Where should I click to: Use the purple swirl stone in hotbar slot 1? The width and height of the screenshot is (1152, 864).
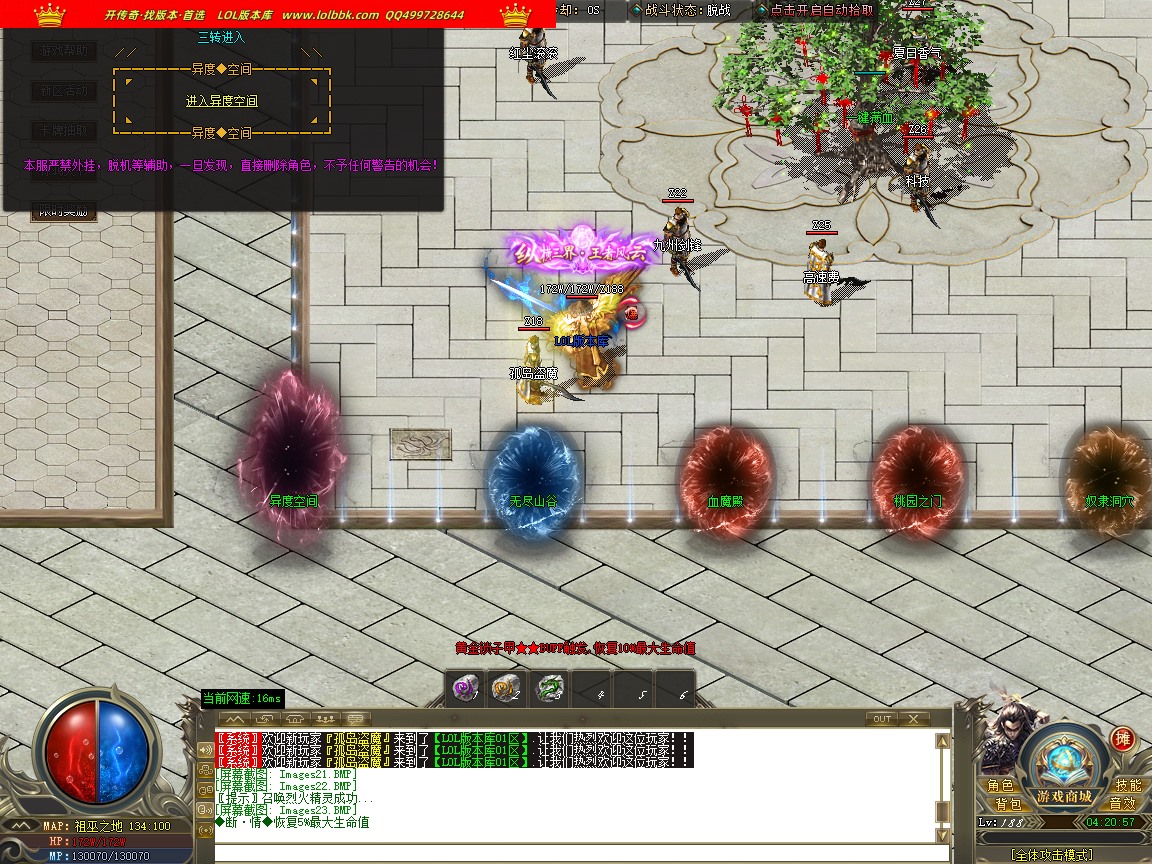pyautogui.click(x=466, y=688)
